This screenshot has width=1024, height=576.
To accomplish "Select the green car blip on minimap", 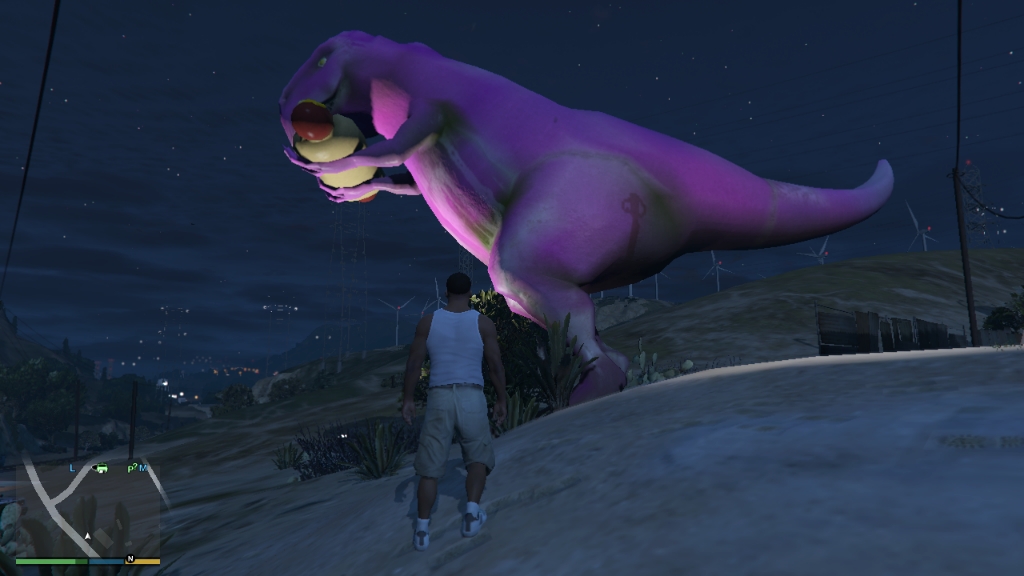I will pos(102,468).
